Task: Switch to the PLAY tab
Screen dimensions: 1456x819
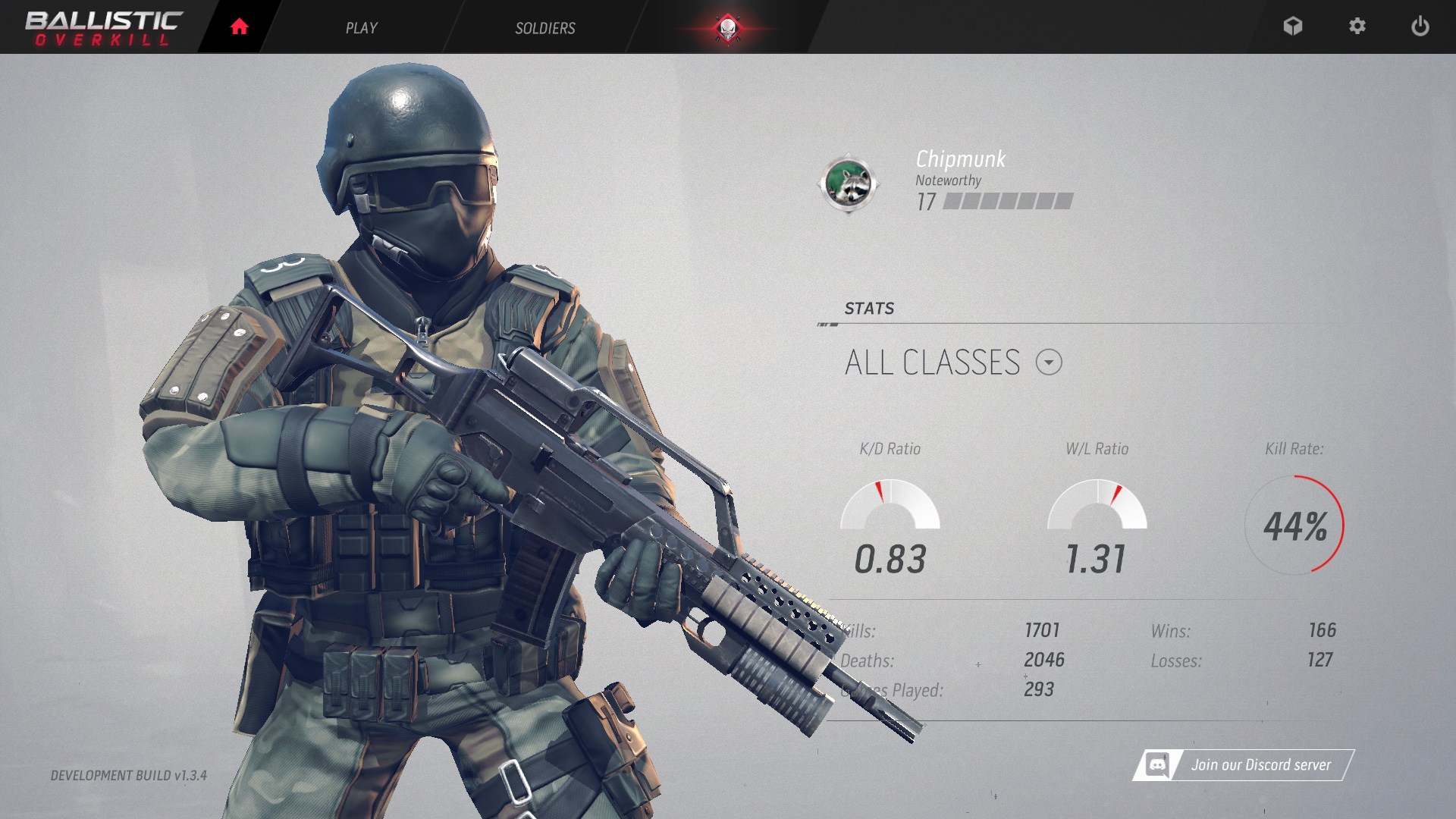Action: click(362, 28)
